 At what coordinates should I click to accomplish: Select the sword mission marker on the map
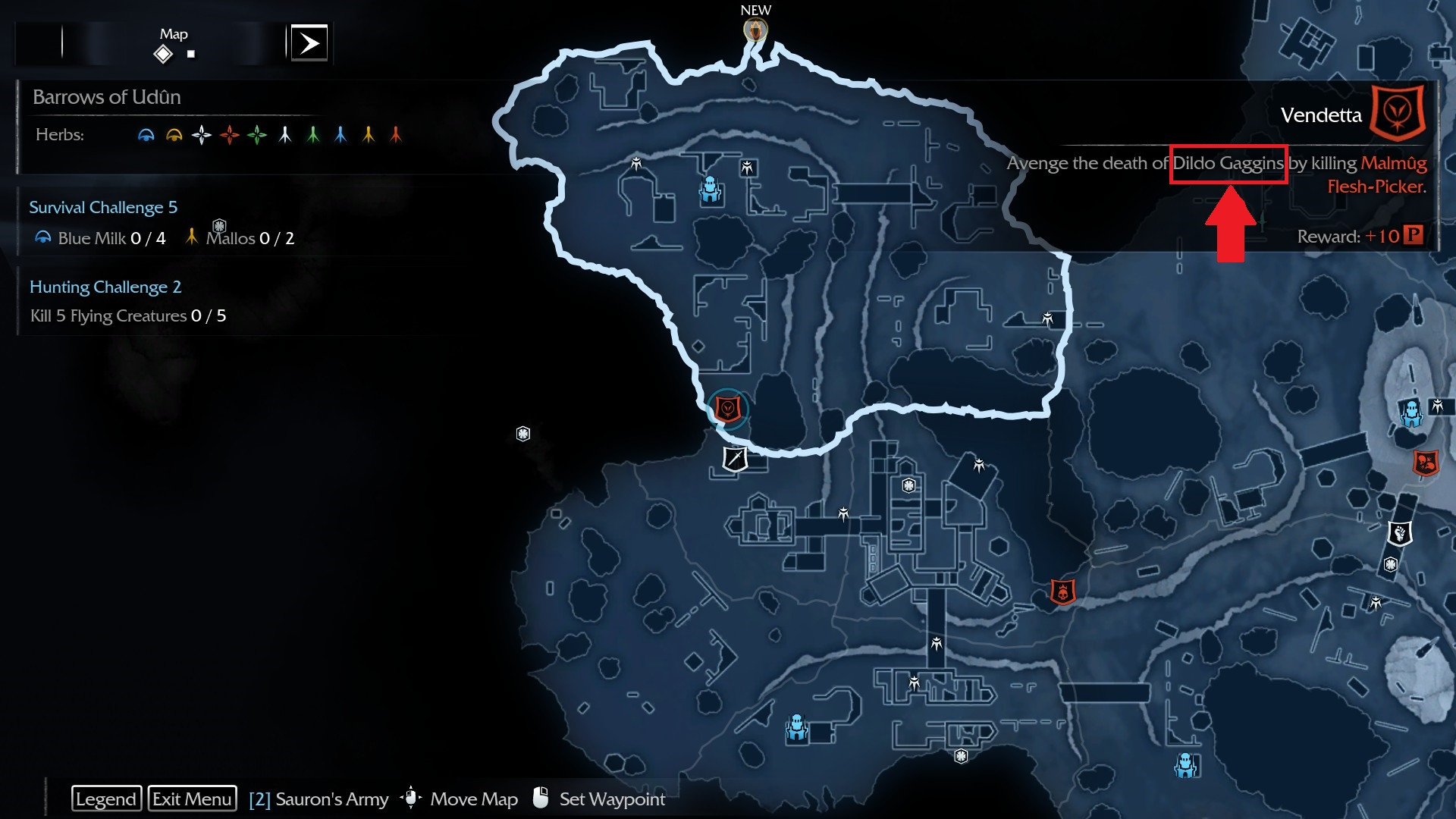coord(735,459)
